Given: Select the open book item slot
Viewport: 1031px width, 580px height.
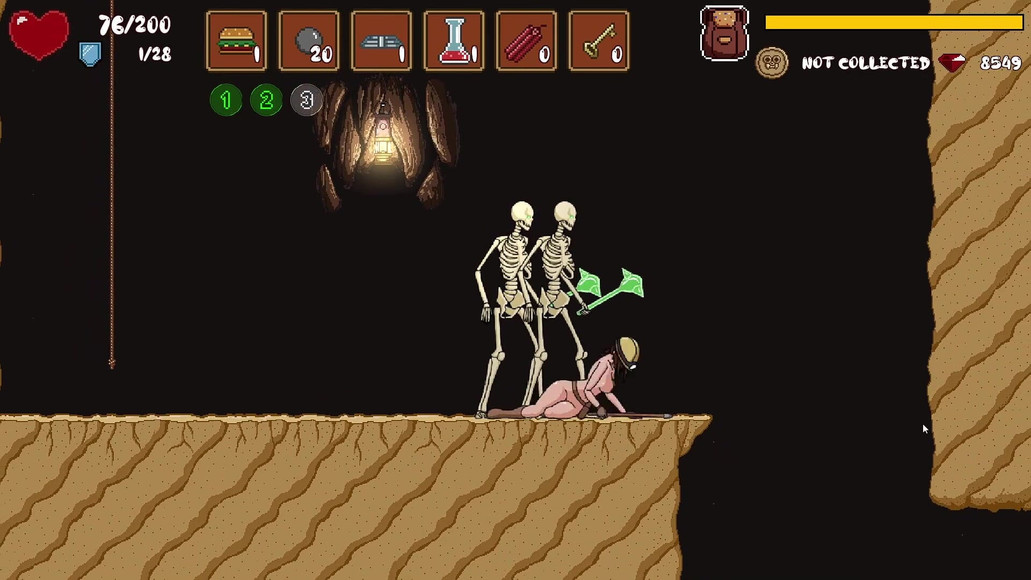Looking at the screenshot, I should [x=382, y=41].
